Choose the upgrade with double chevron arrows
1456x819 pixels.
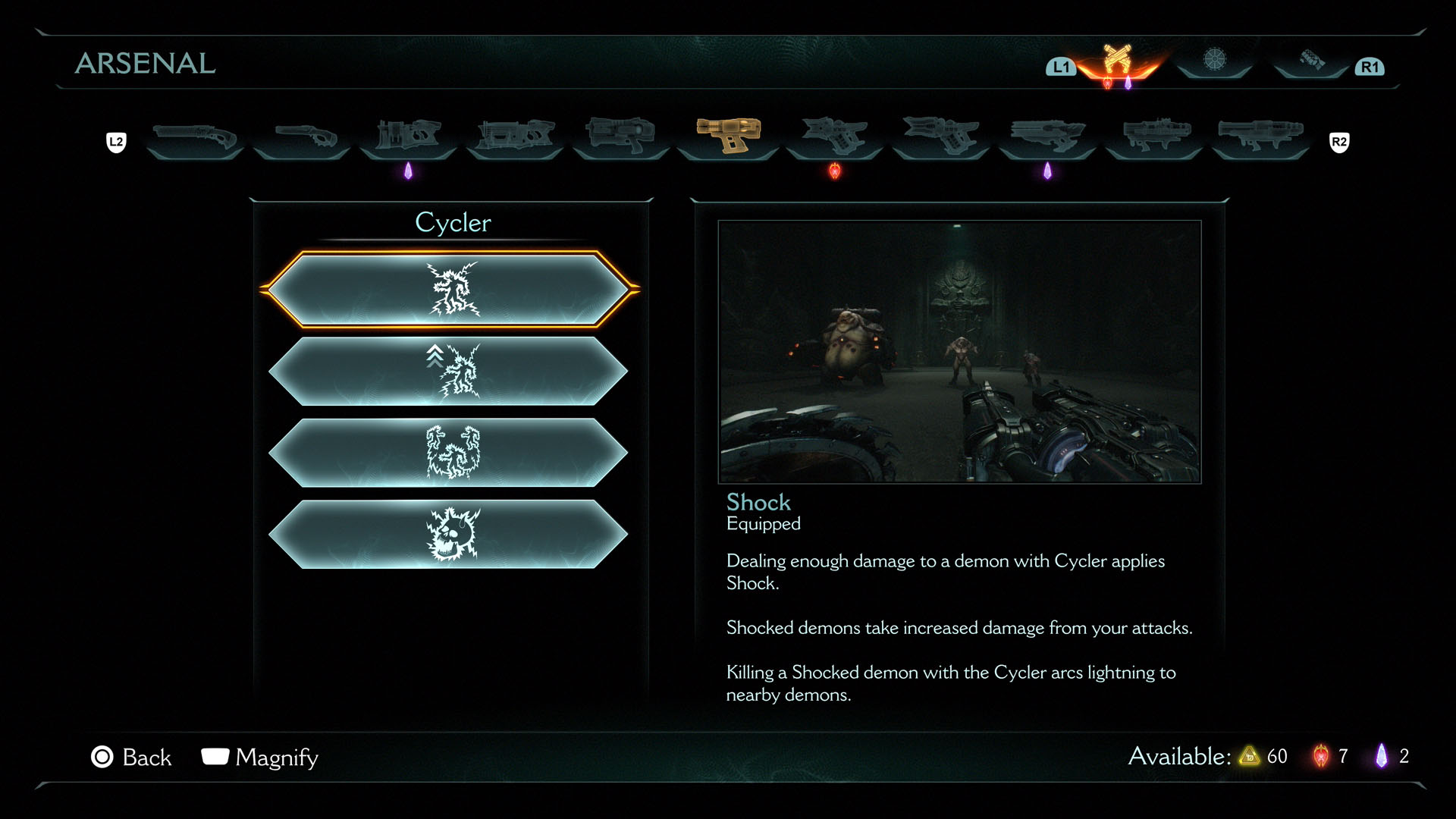452,371
